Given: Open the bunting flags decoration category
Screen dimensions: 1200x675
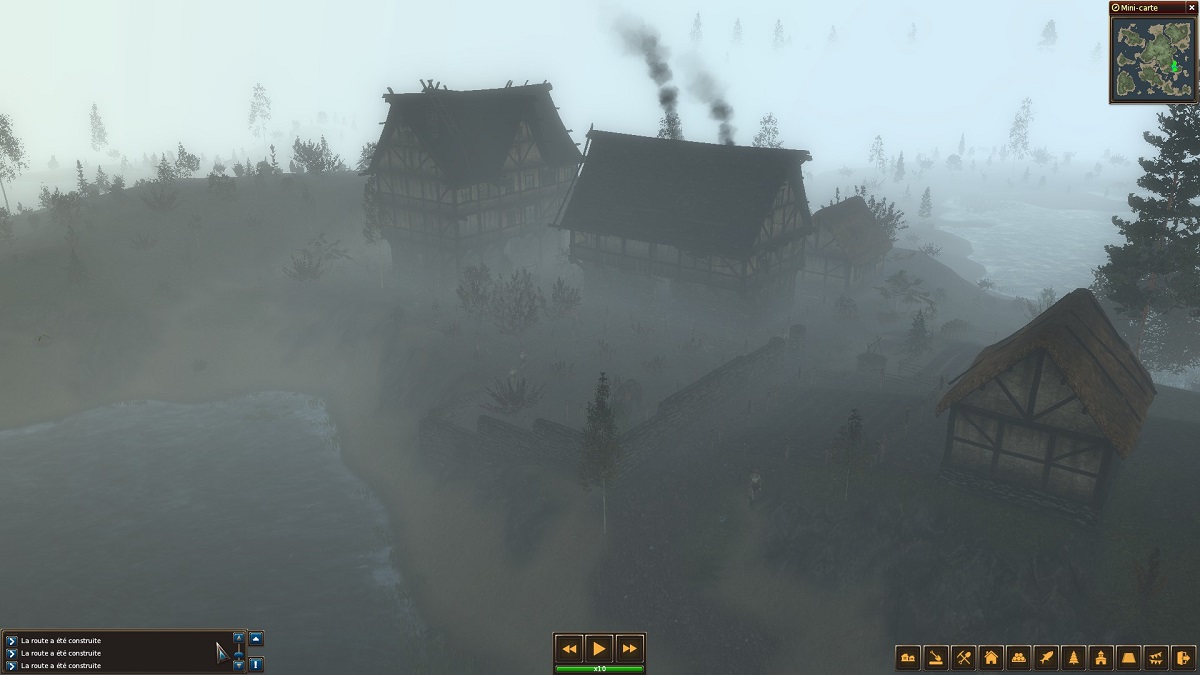Looking at the screenshot, I should (x=1156, y=657).
